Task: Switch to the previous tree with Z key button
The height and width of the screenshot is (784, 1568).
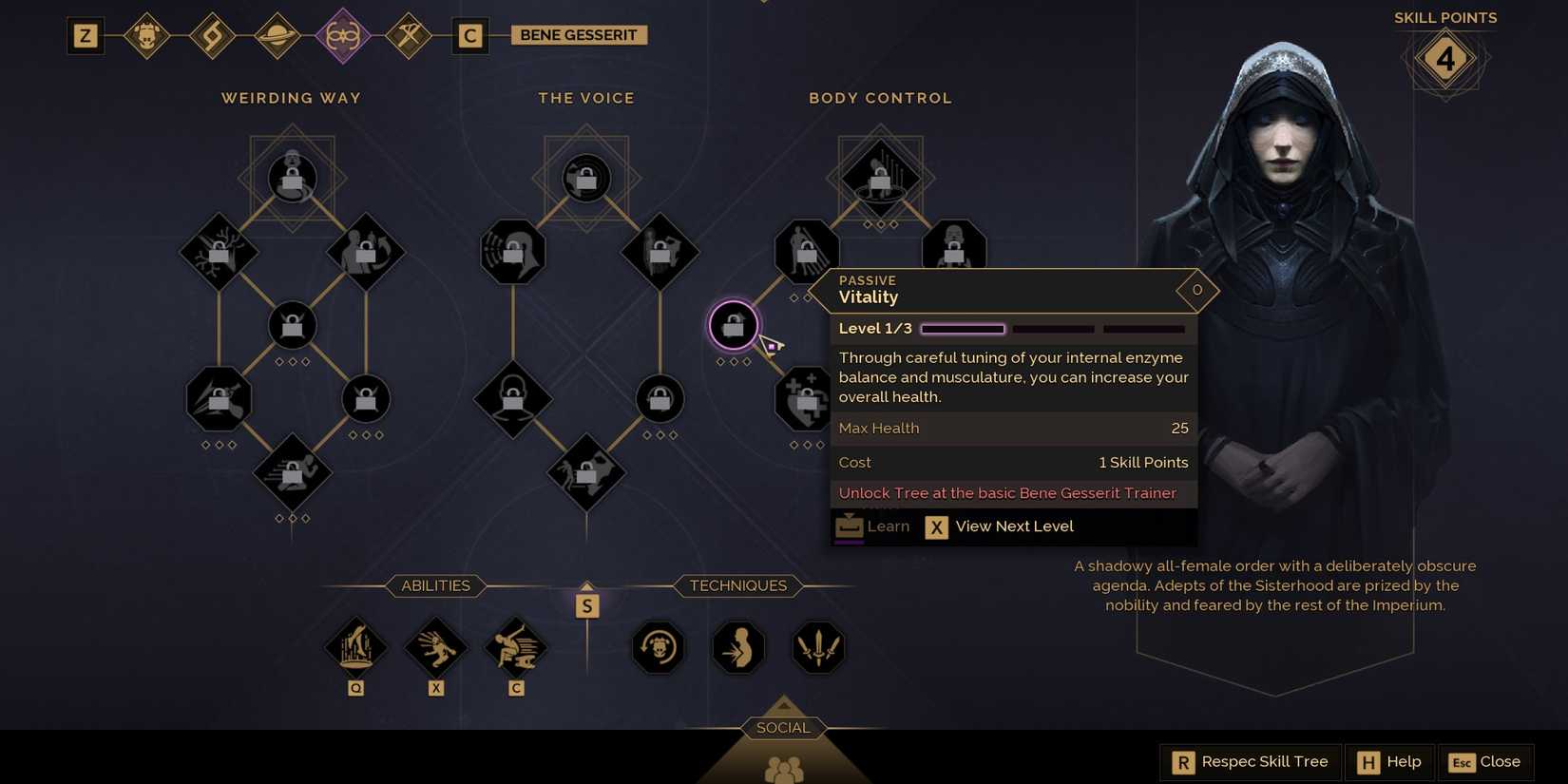Action: click(86, 36)
